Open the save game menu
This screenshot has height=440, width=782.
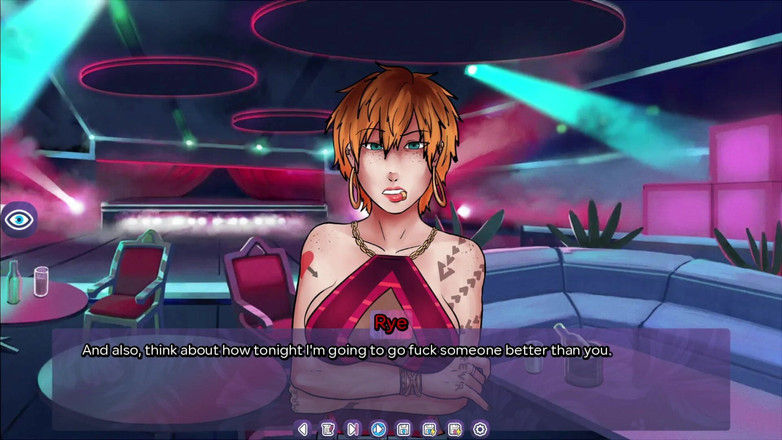(x=404, y=429)
